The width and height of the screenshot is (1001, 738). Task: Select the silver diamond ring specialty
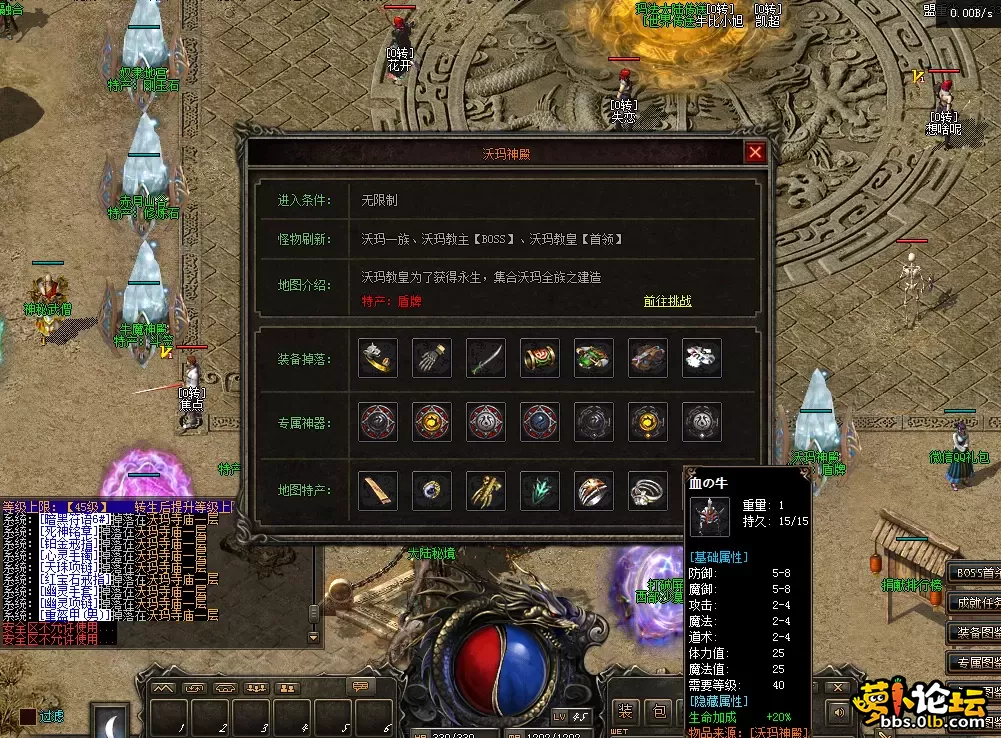[x=648, y=491]
